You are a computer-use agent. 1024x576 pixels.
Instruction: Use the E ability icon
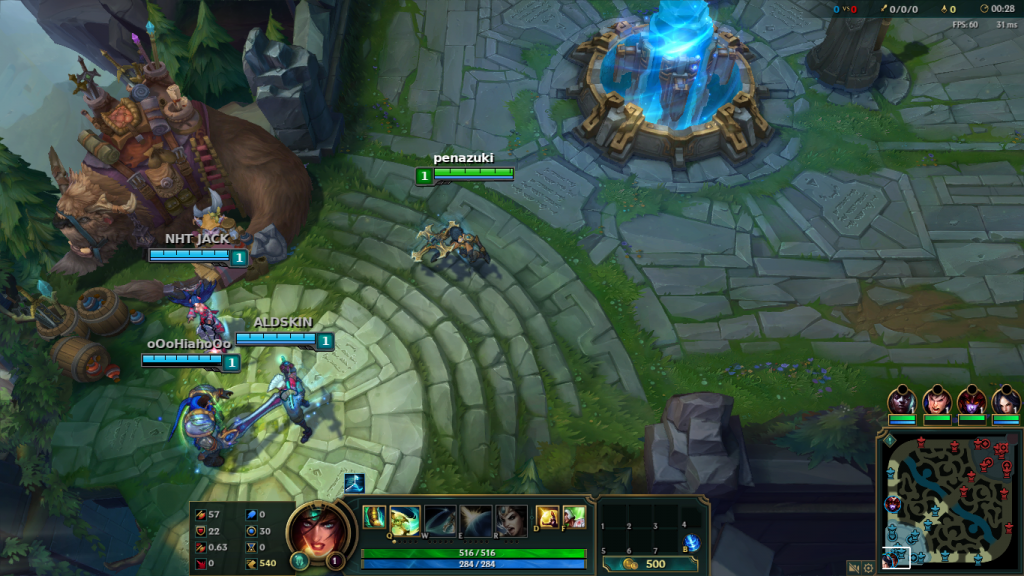[476, 519]
